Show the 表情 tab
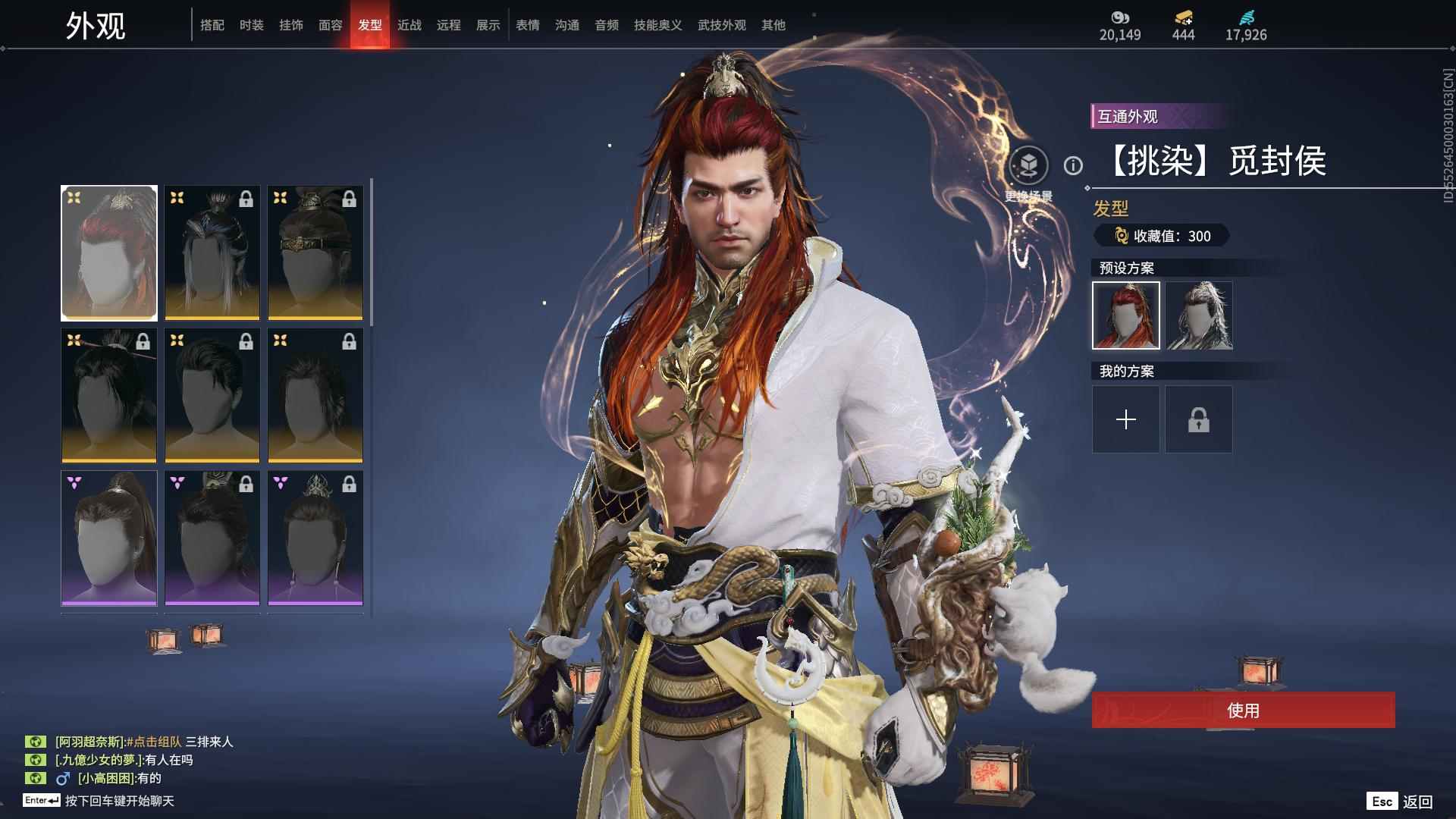1456x819 pixels. click(528, 25)
